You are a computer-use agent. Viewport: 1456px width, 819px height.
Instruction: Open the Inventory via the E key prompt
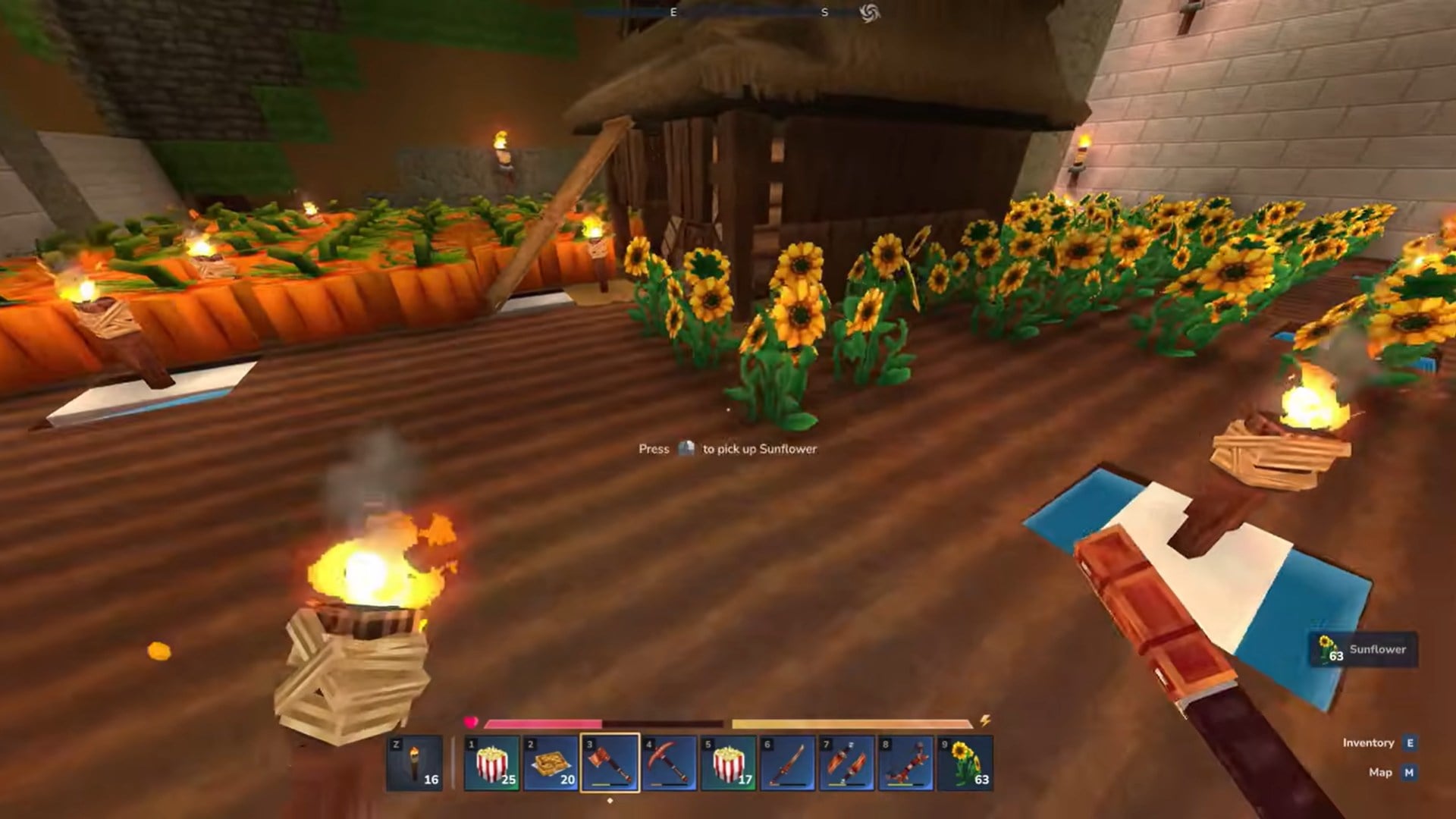coord(1410,742)
